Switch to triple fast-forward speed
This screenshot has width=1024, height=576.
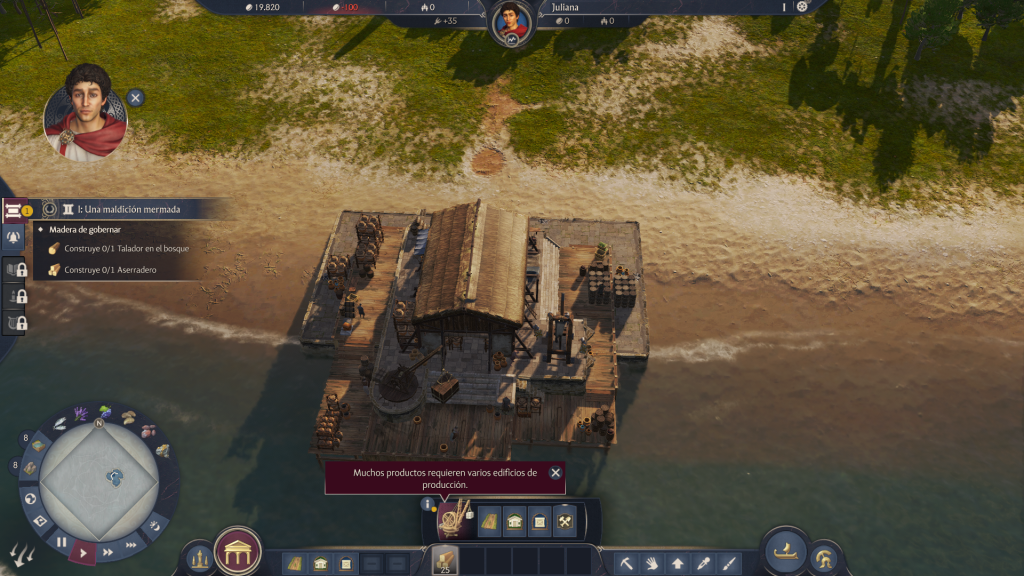click(x=132, y=545)
